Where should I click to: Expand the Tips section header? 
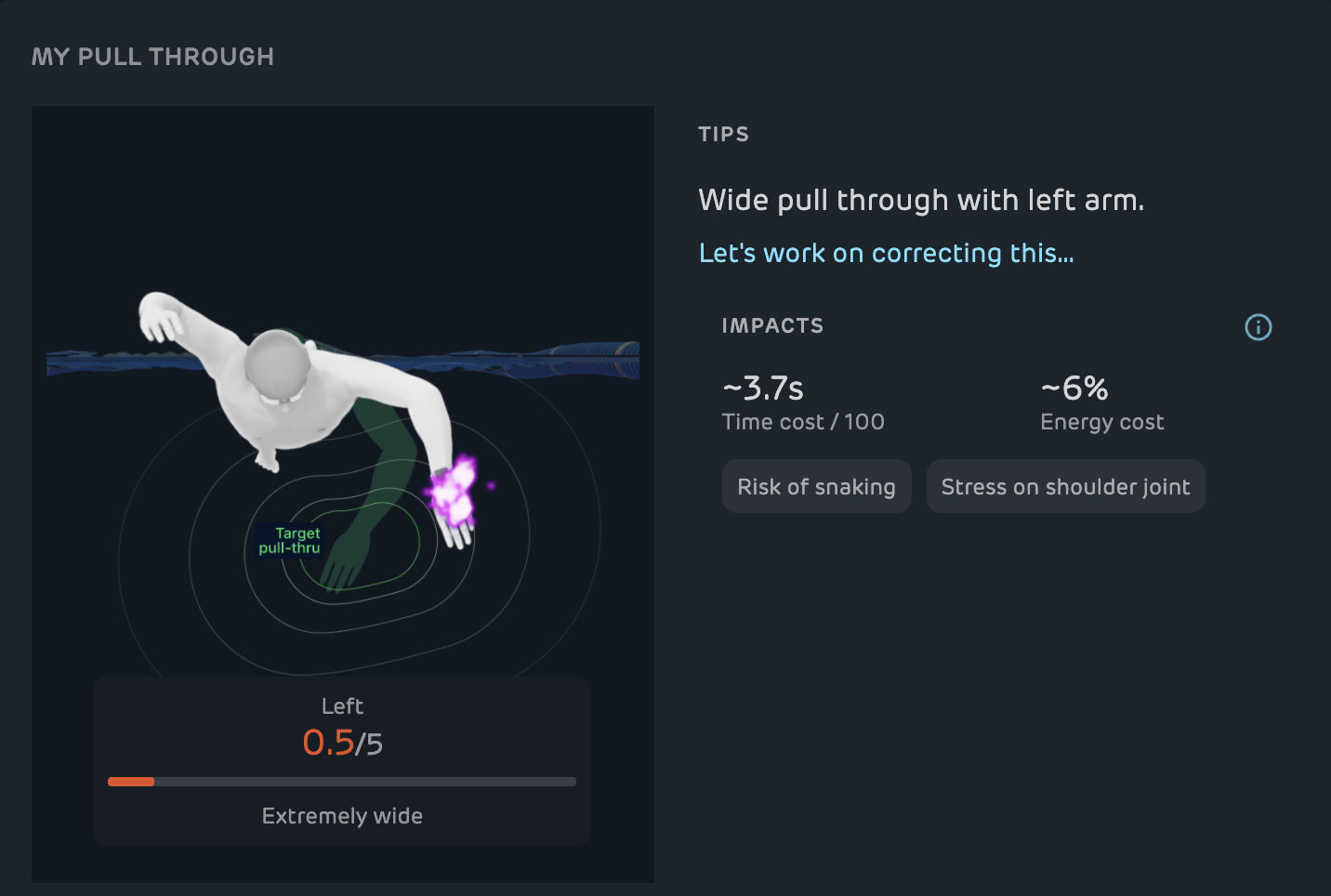[x=723, y=134]
